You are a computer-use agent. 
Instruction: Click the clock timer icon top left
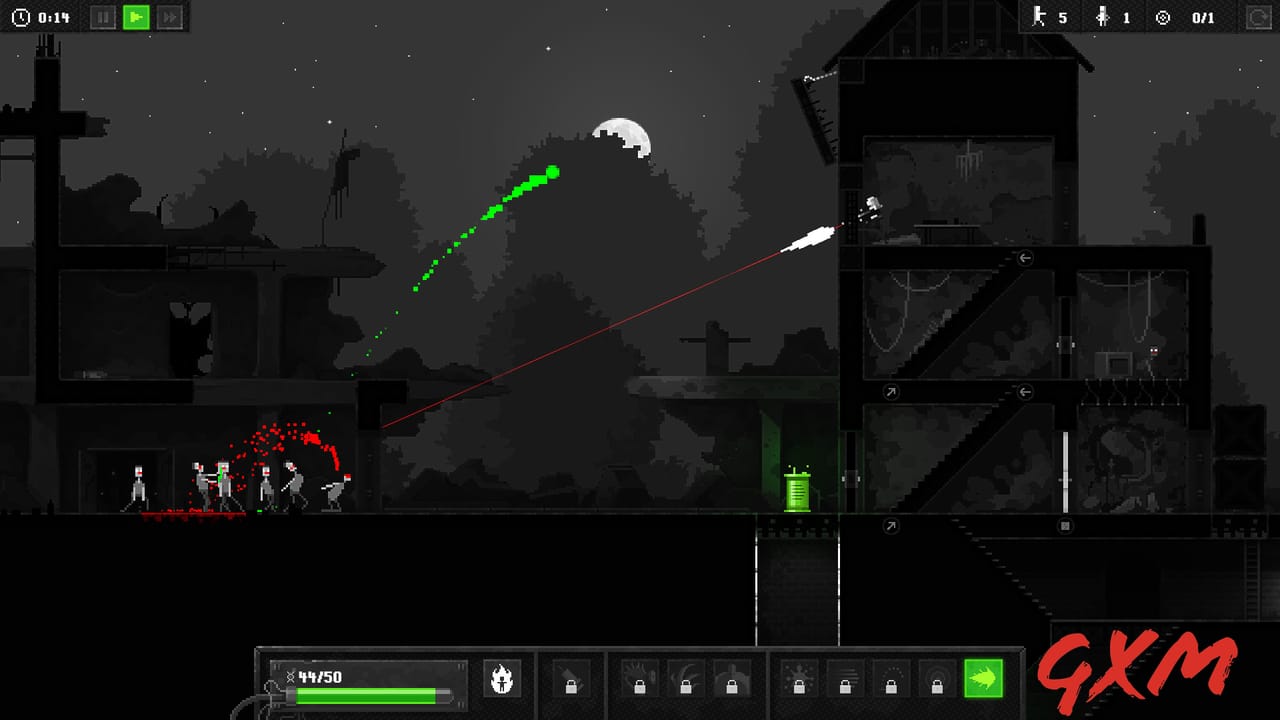(x=20, y=16)
